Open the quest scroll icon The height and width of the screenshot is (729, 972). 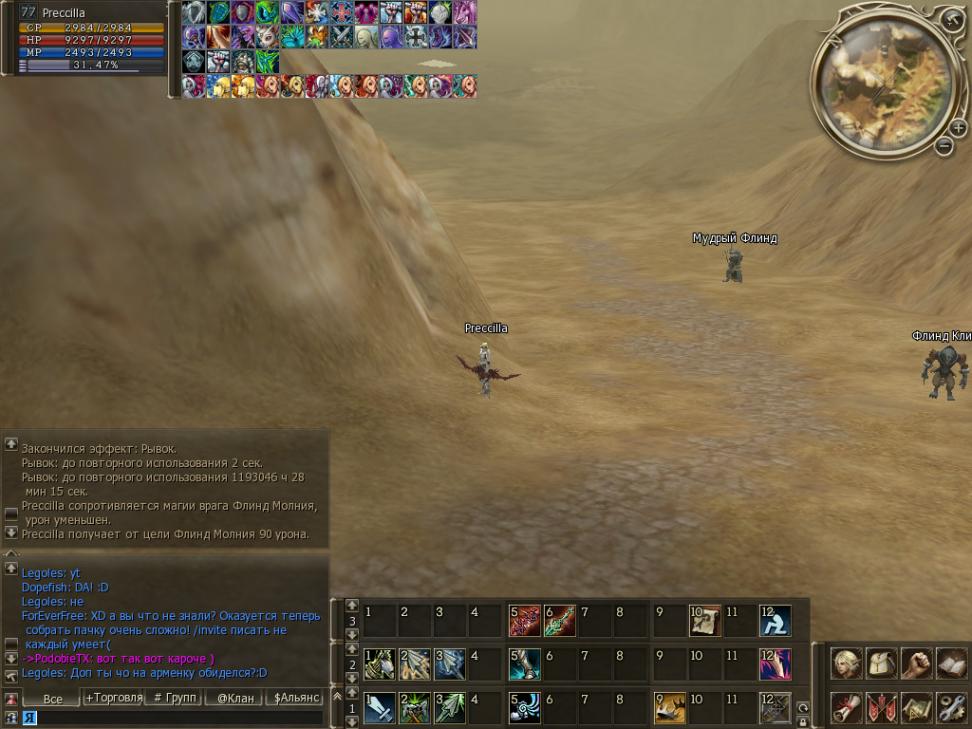pos(847,707)
